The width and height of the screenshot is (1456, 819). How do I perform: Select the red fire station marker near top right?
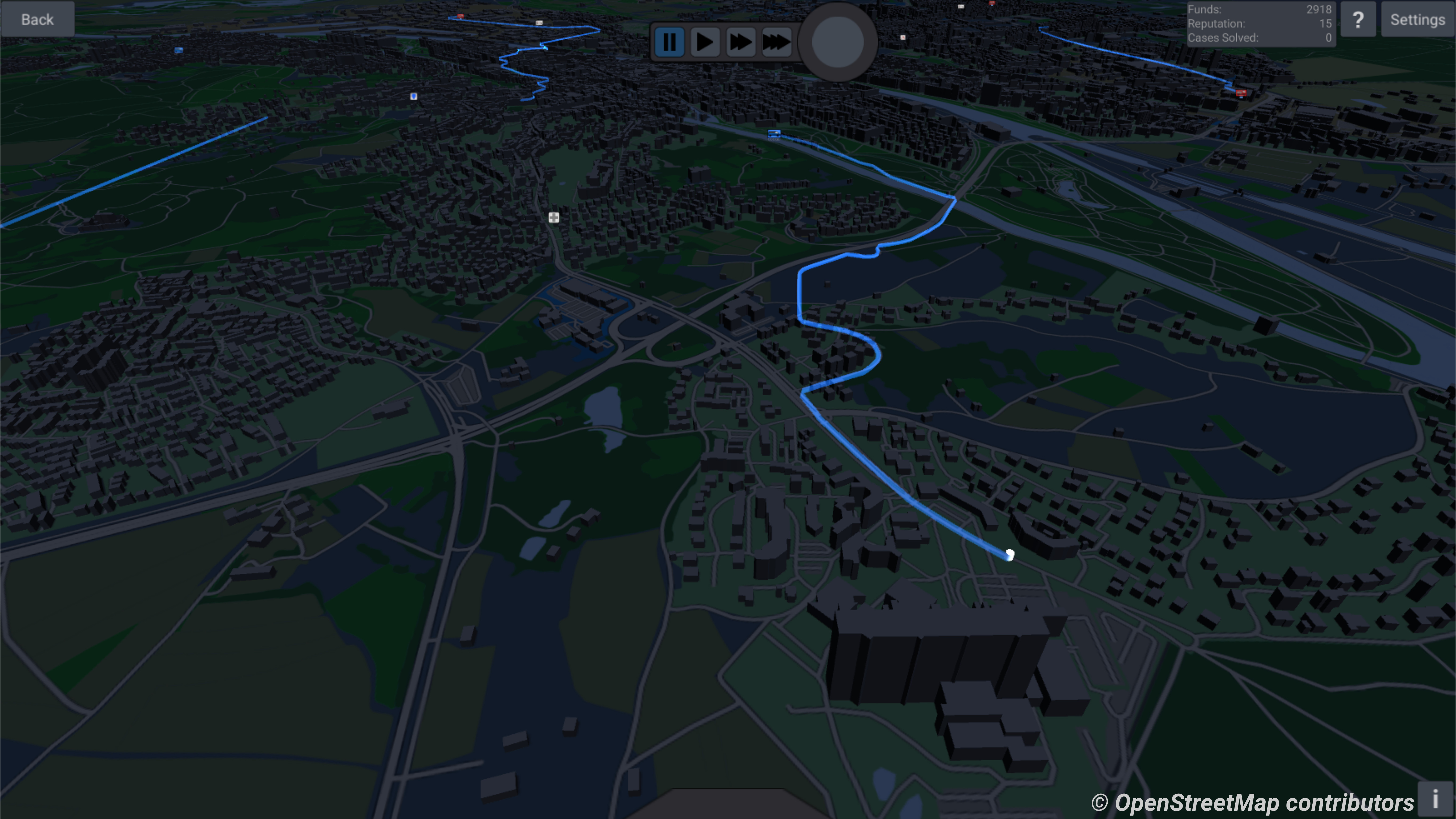(1241, 92)
